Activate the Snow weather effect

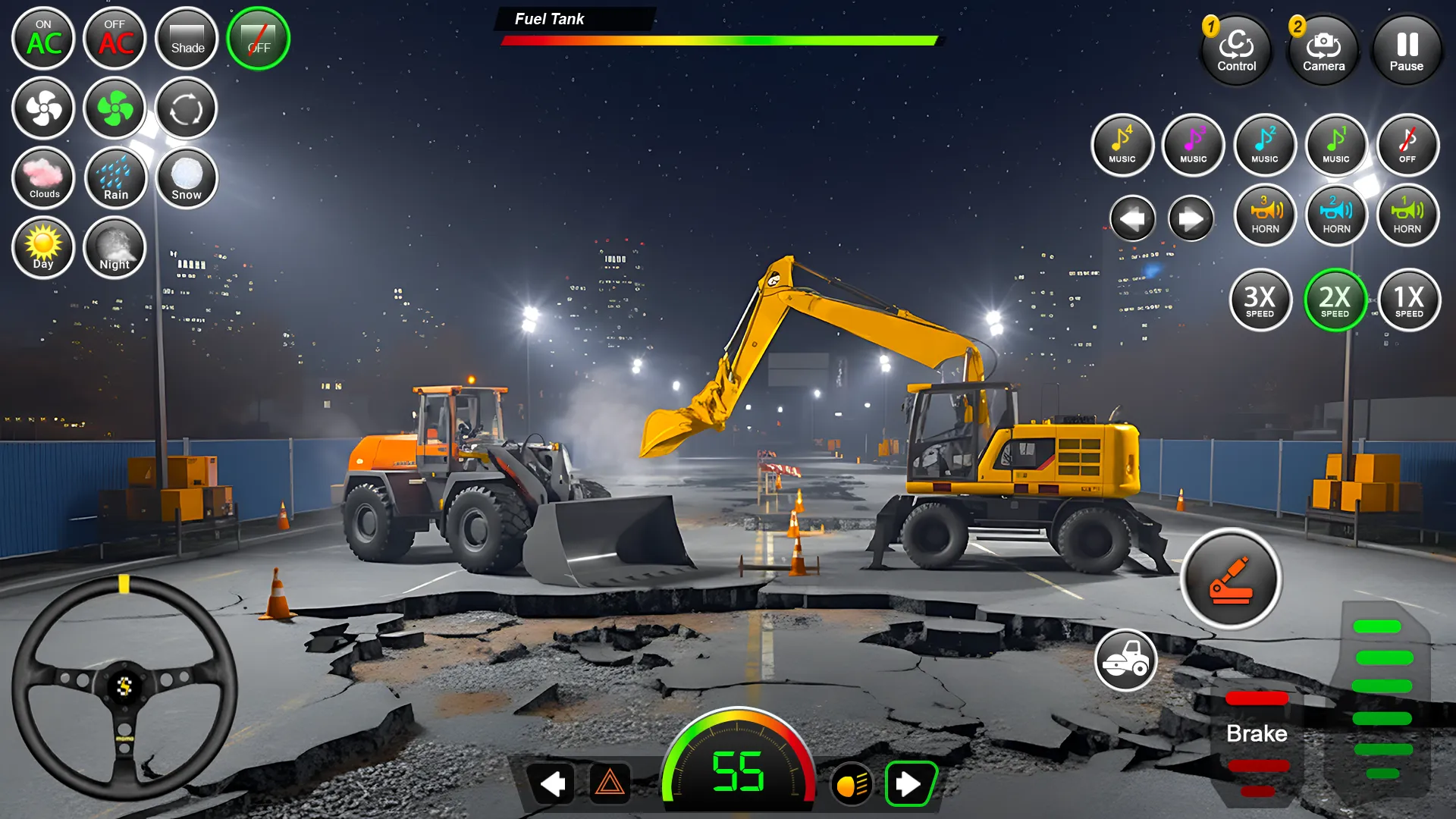pyautogui.click(x=186, y=178)
